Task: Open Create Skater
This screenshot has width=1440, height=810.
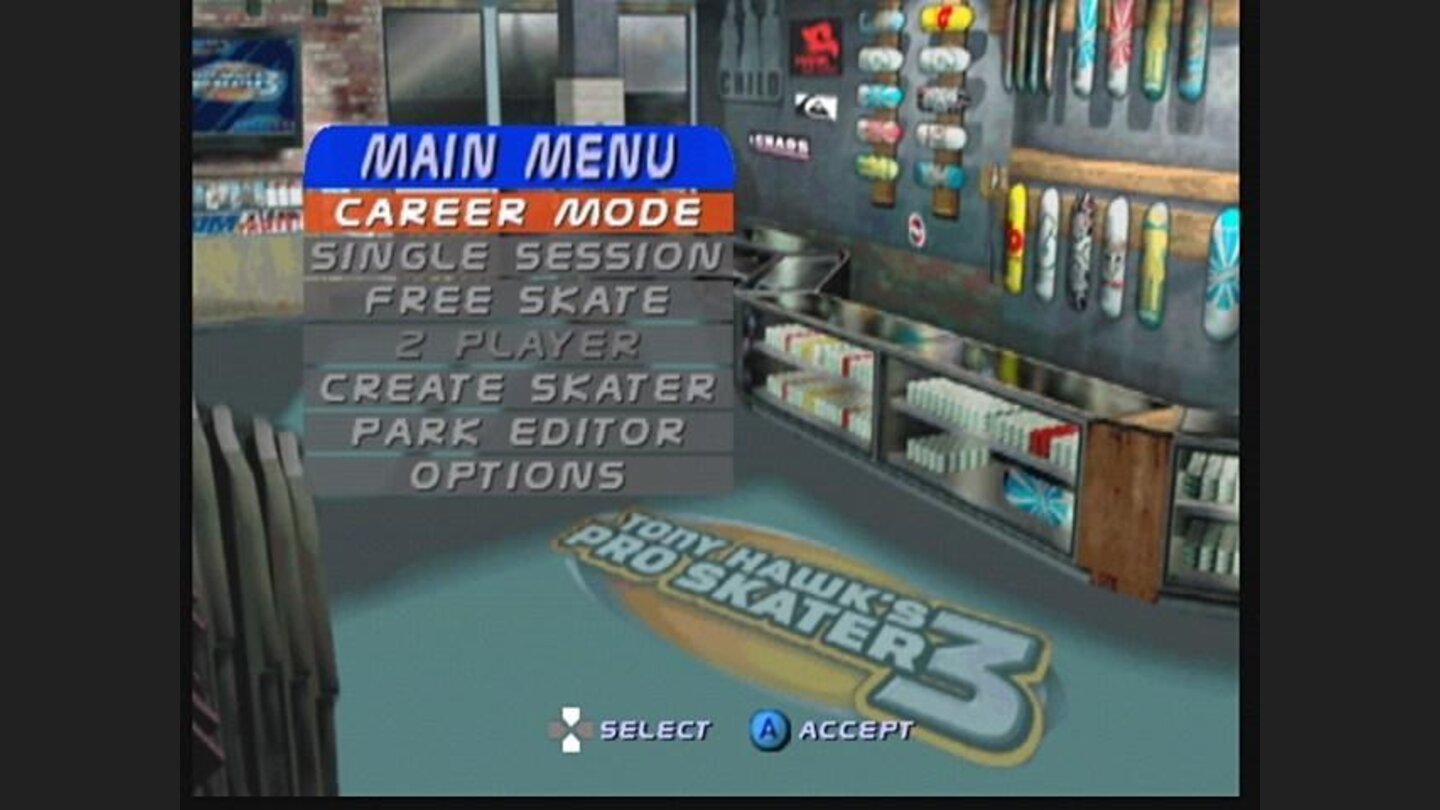Action: click(x=520, y=388)
